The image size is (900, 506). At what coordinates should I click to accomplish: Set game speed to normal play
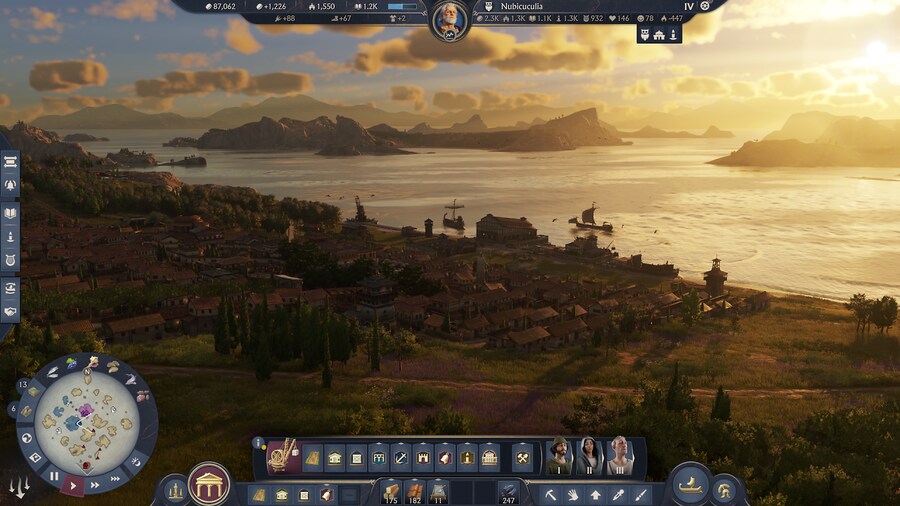pos(73,484)
